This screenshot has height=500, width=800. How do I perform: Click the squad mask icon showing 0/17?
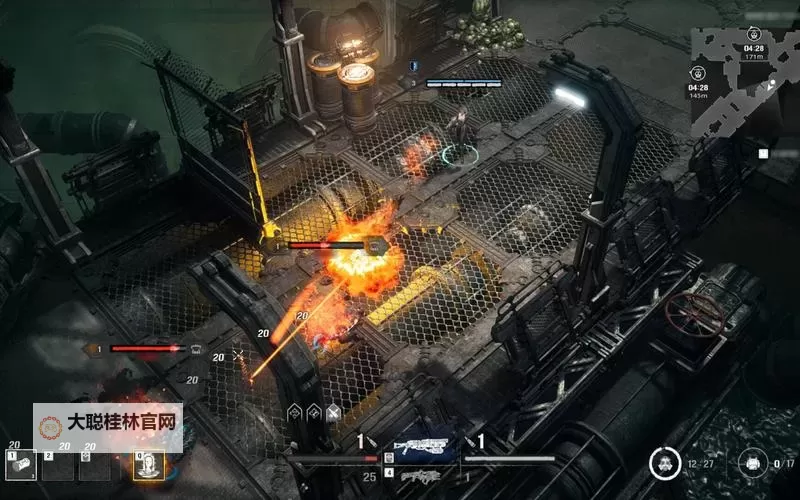click(x=750, y=463)
